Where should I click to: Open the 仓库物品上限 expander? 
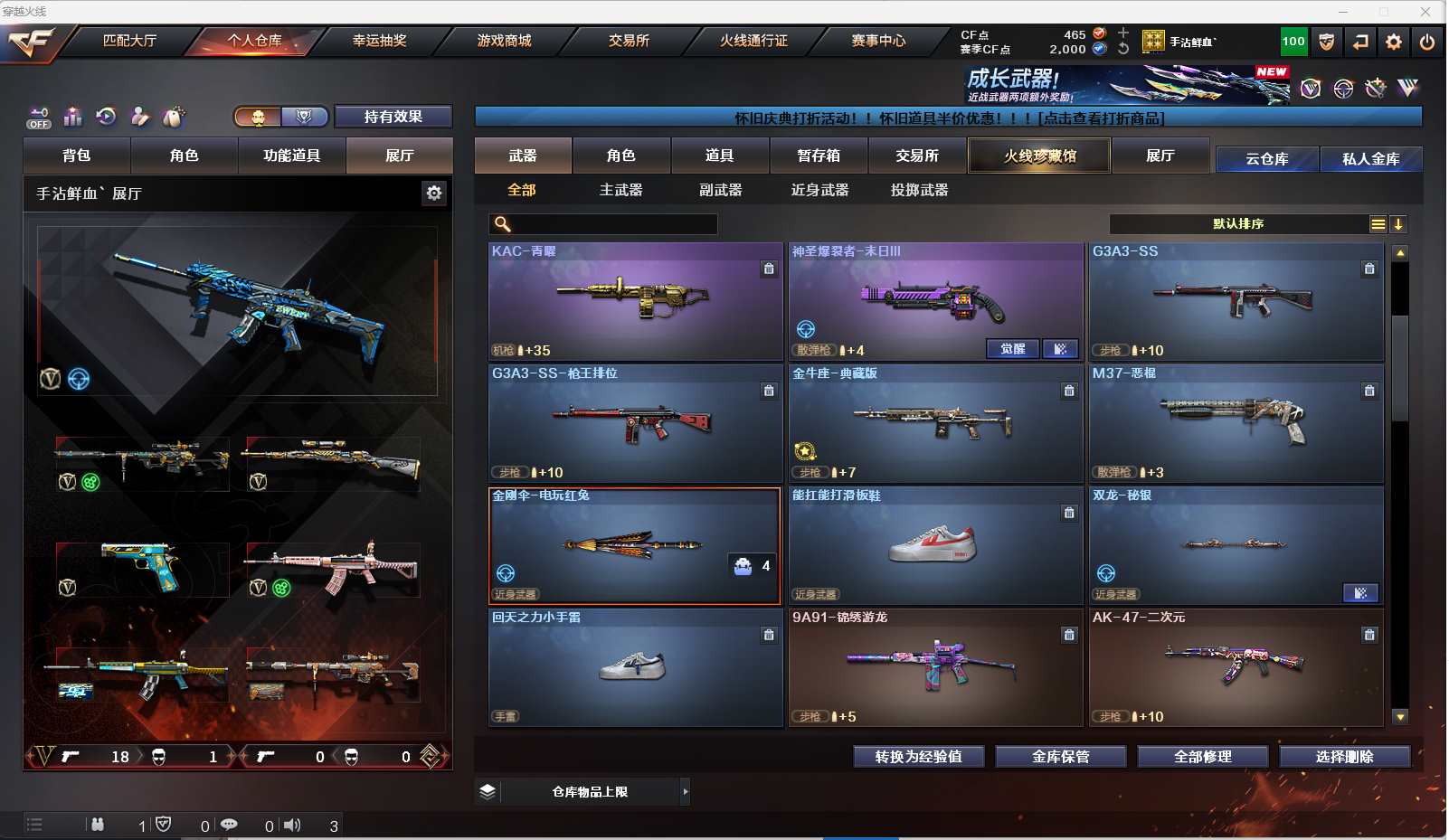click(x=685, y=792)
